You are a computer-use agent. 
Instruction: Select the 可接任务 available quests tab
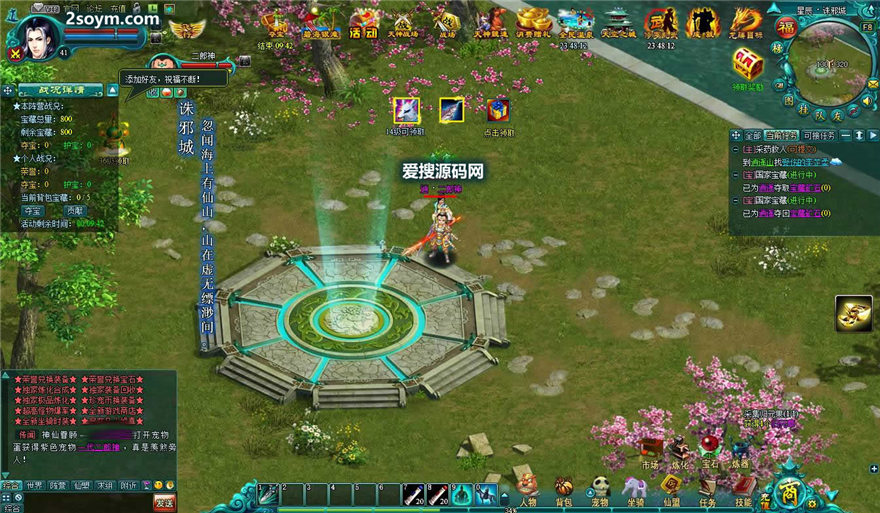pyautogui.click(x=819, y=135)
